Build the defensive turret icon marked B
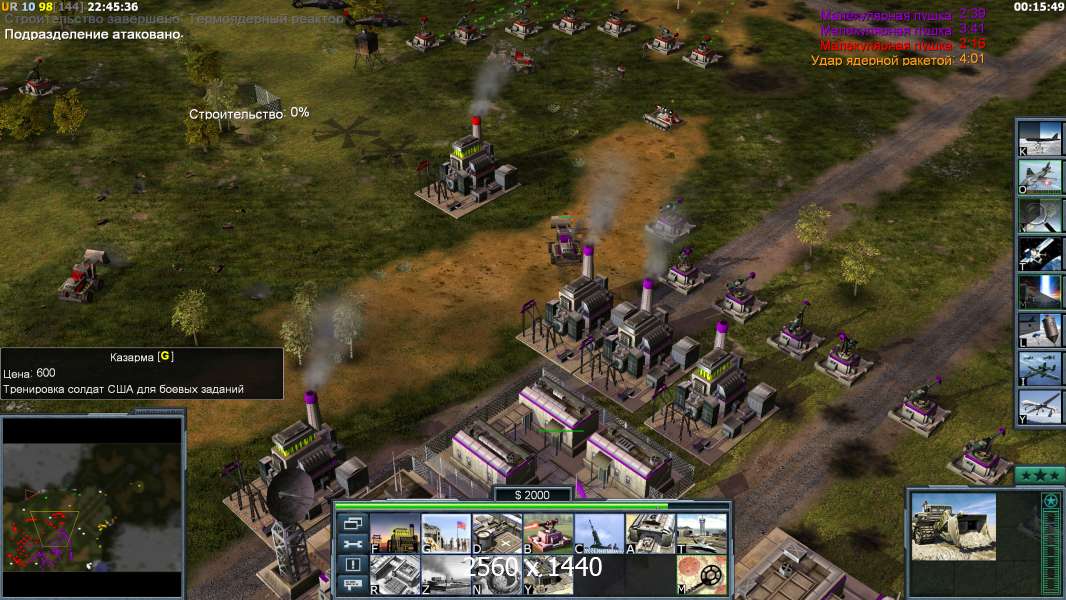1066x600 pixels. pyautogui.click(x=548, y=533)
